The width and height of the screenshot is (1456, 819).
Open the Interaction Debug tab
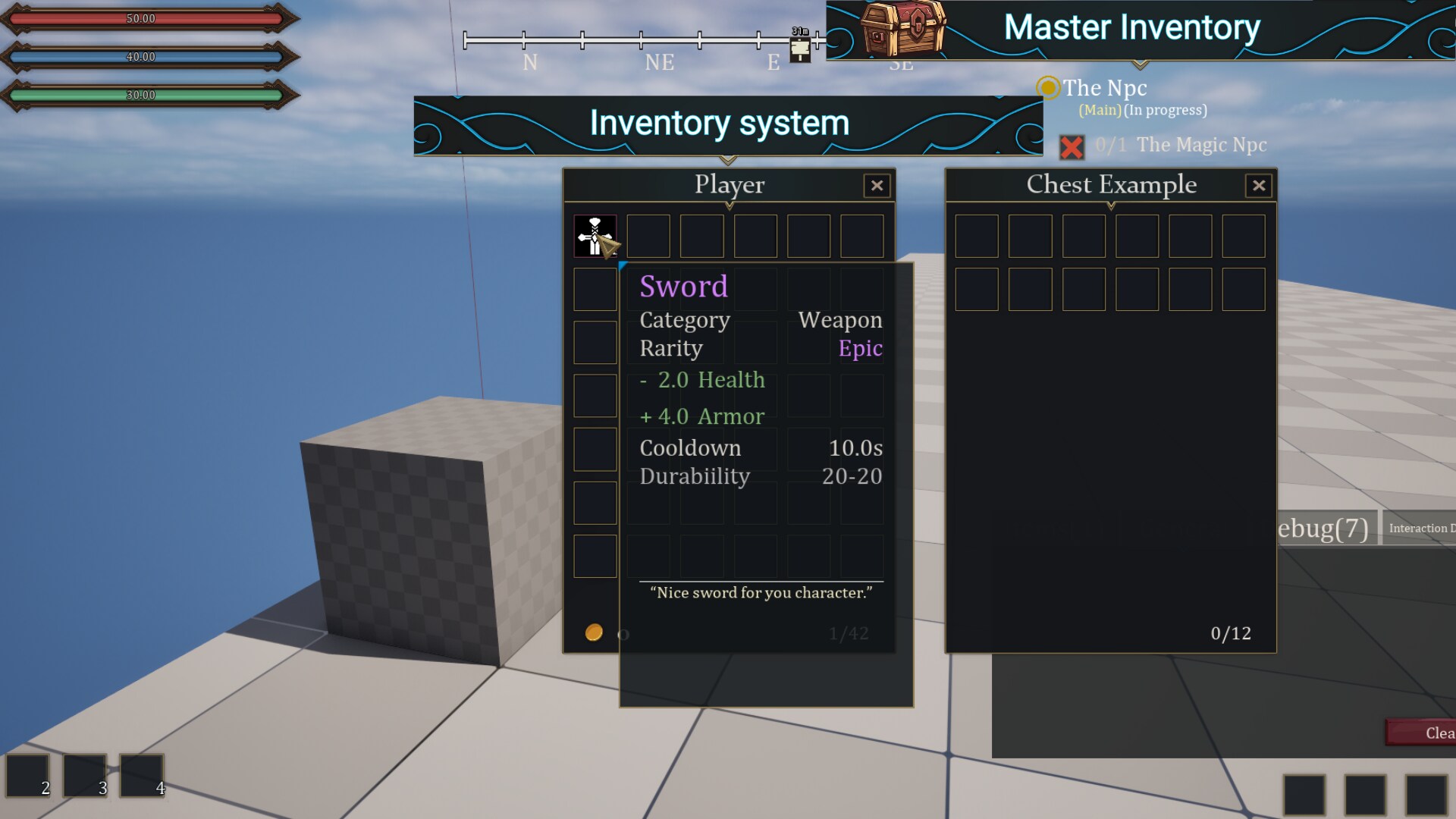tap(1421, 528)
